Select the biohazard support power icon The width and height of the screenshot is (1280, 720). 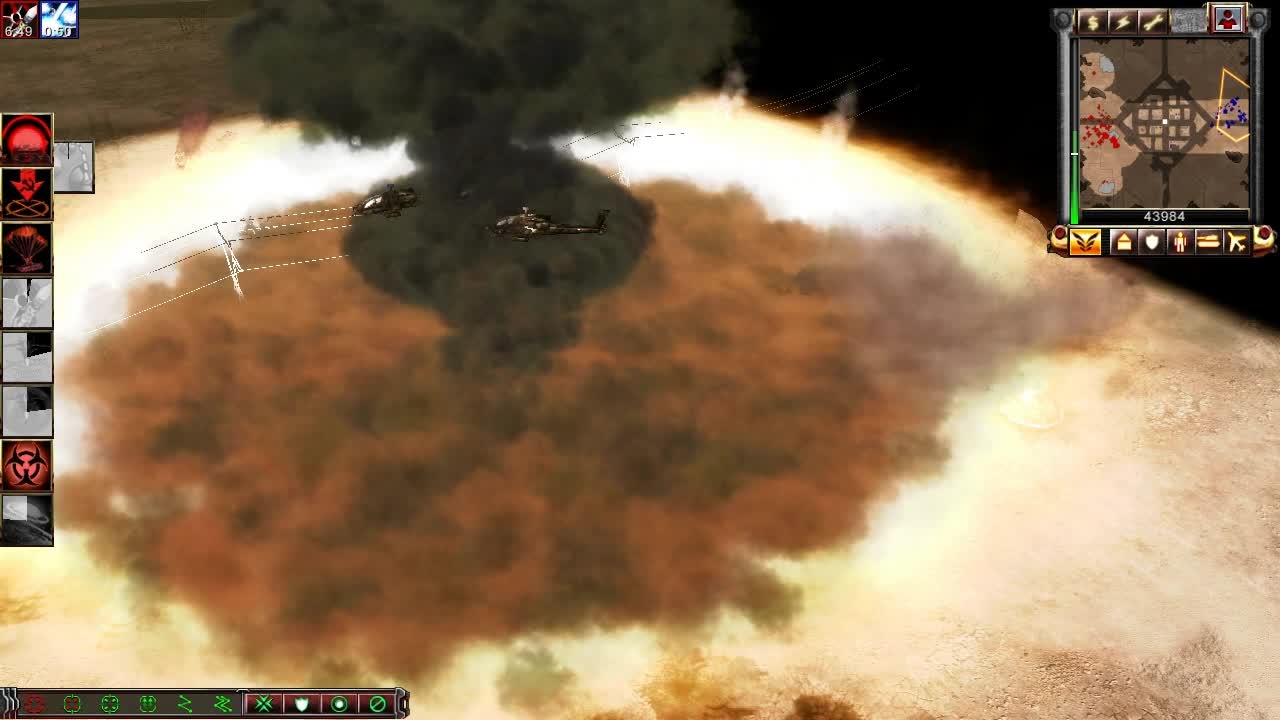(x=25, y=465)
